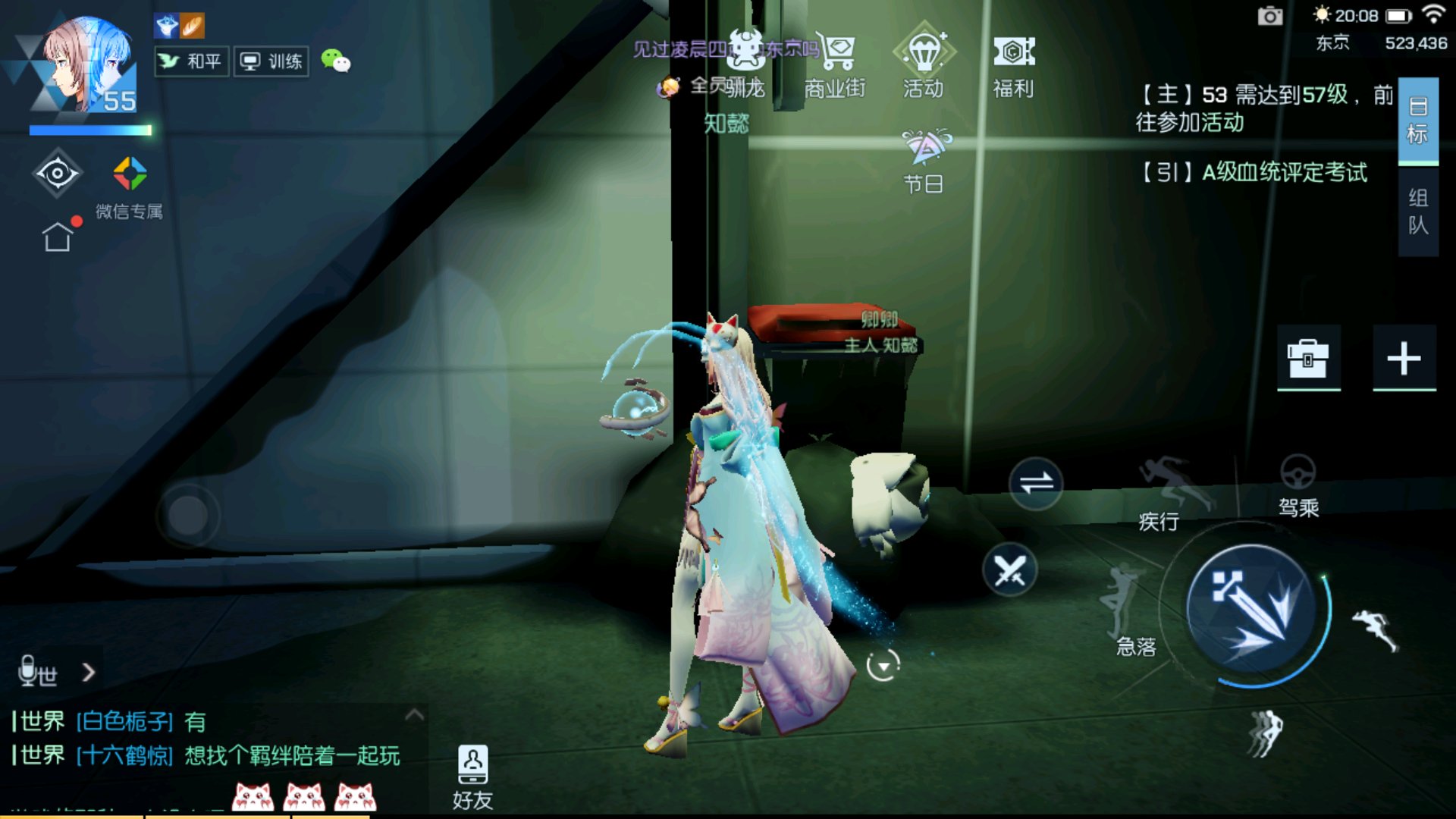Open the 活动 events menu
Viewport: 1456px width, 819px height.
click(x=924, y=64)
